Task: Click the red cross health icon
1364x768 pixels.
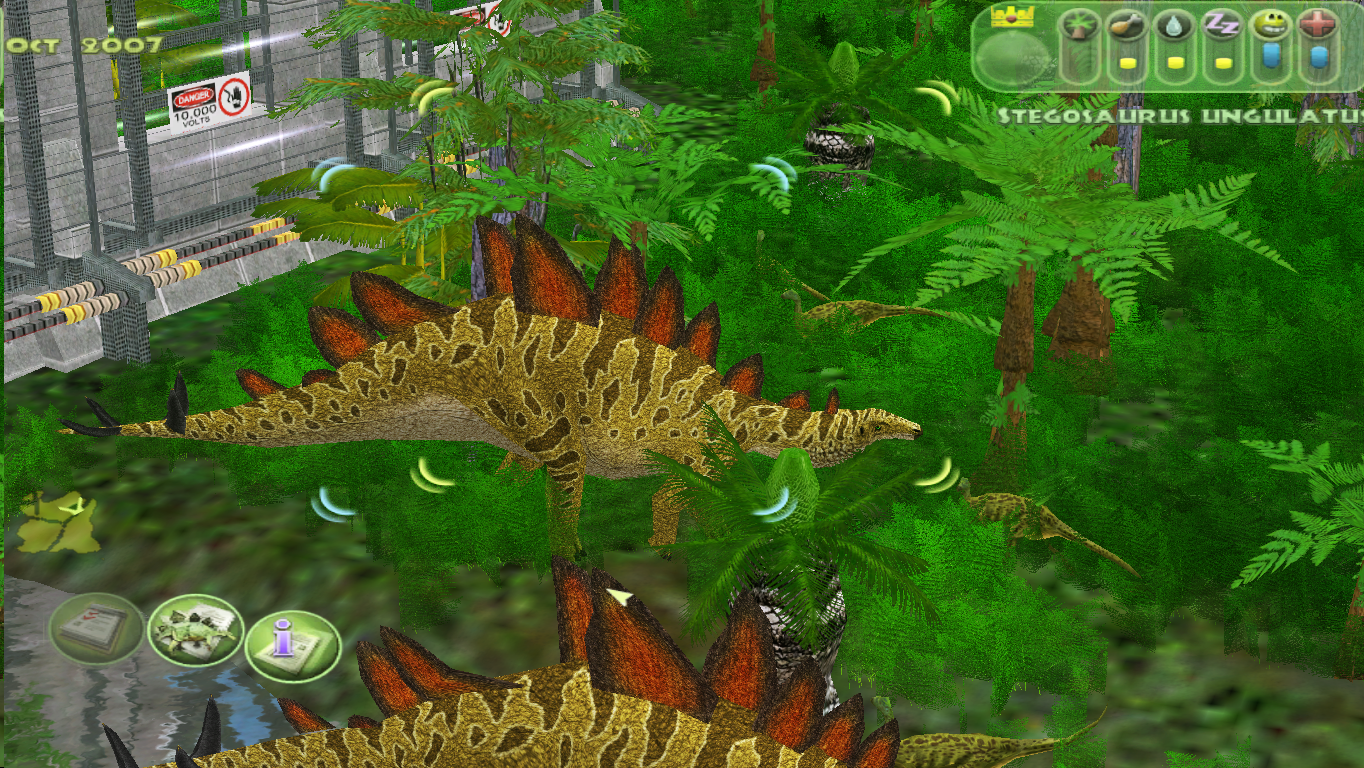Action: [1318, 22]
